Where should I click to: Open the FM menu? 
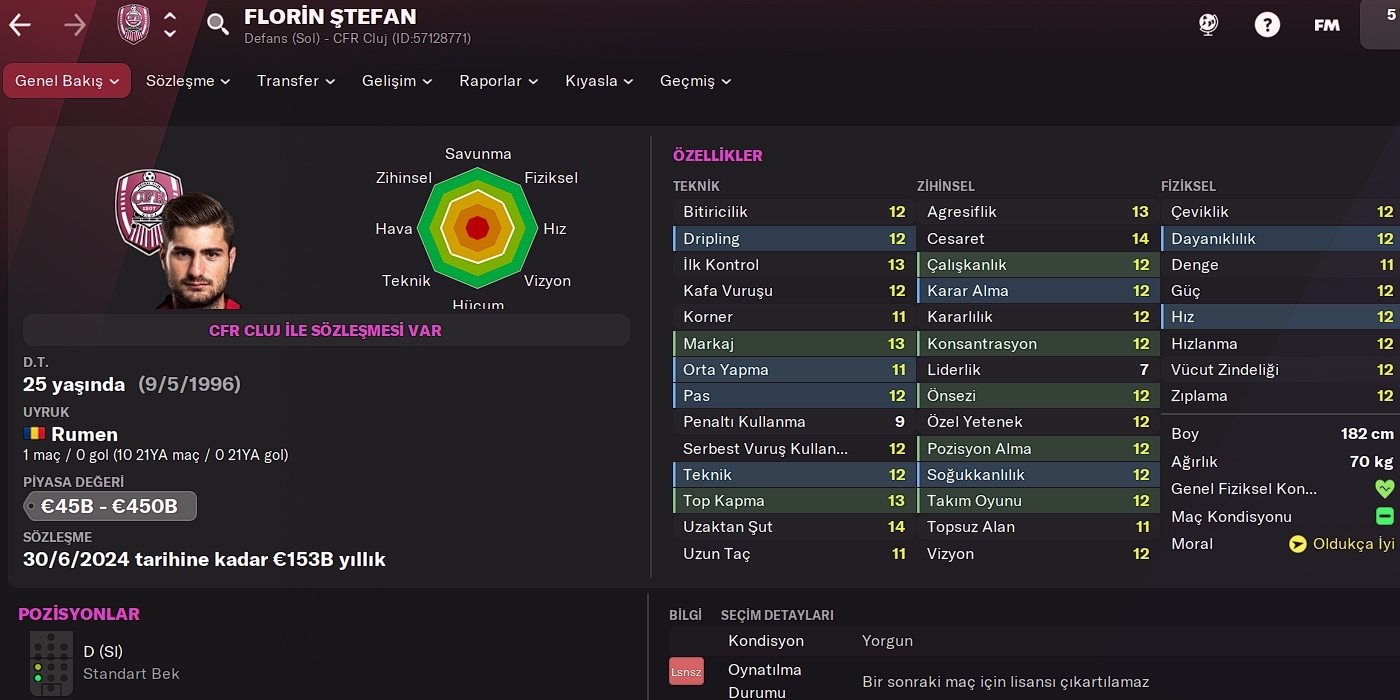1327,25
